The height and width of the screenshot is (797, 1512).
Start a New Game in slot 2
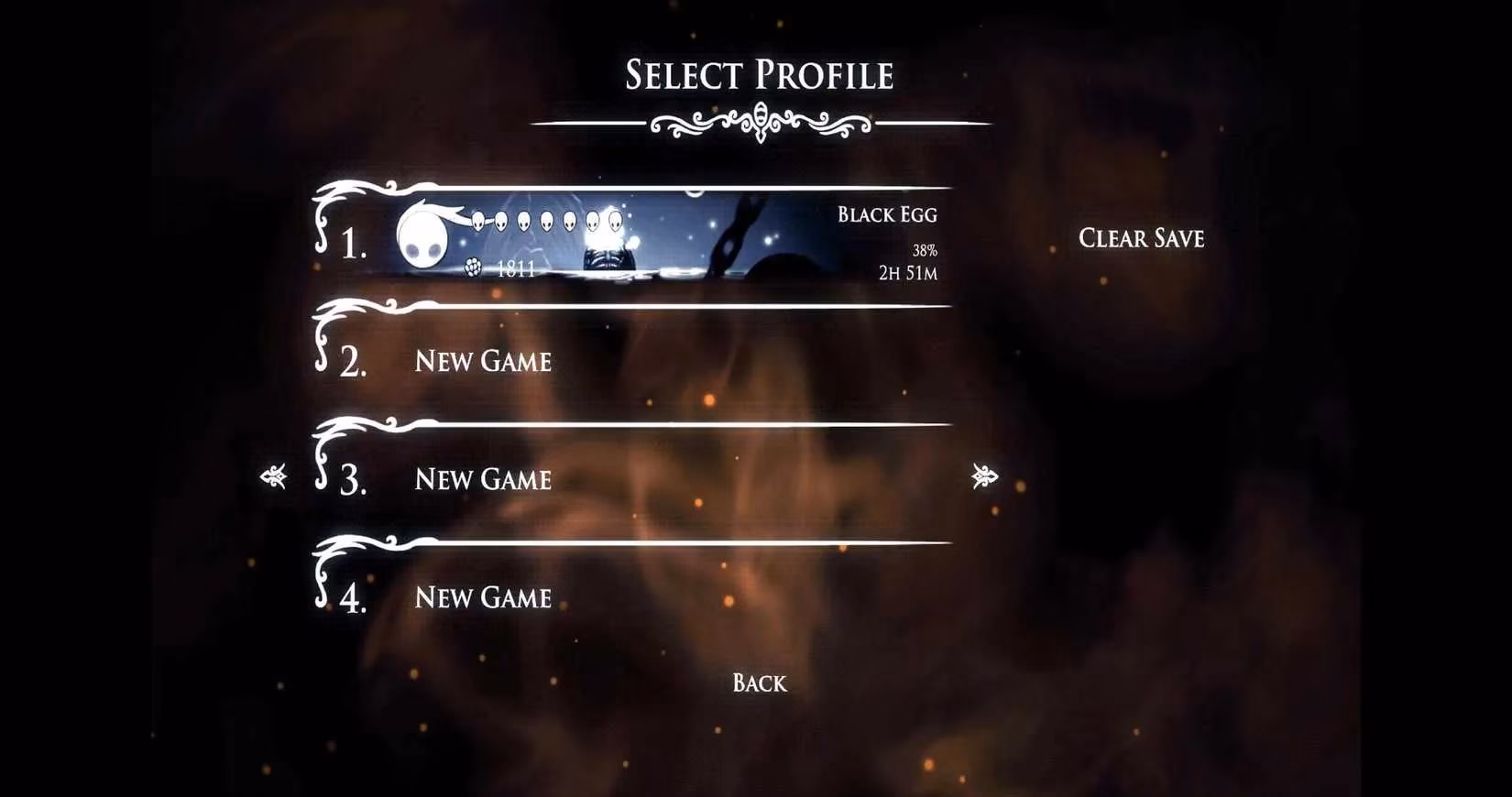pos(484,361)
